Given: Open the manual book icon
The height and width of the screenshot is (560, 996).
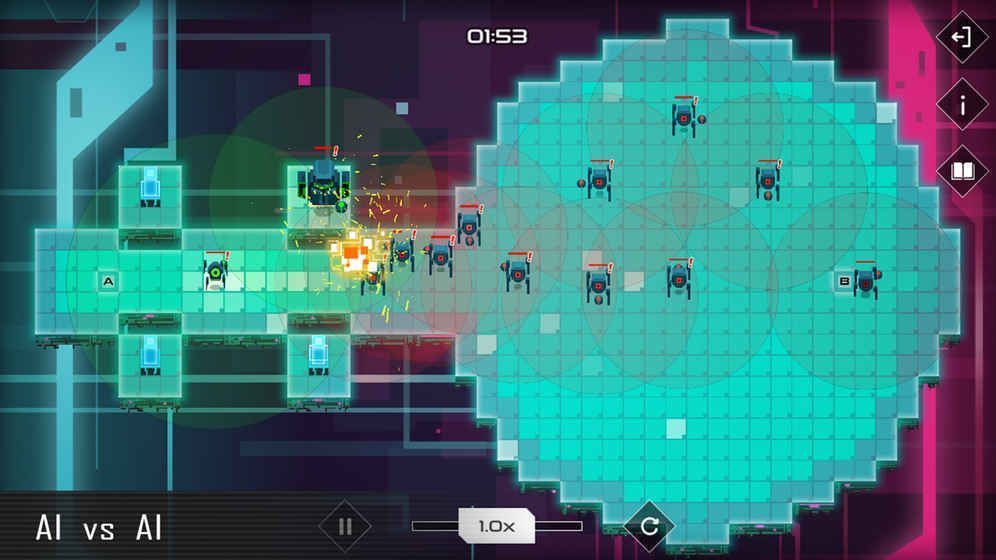Looking at the screenshot, I should 961,171.
